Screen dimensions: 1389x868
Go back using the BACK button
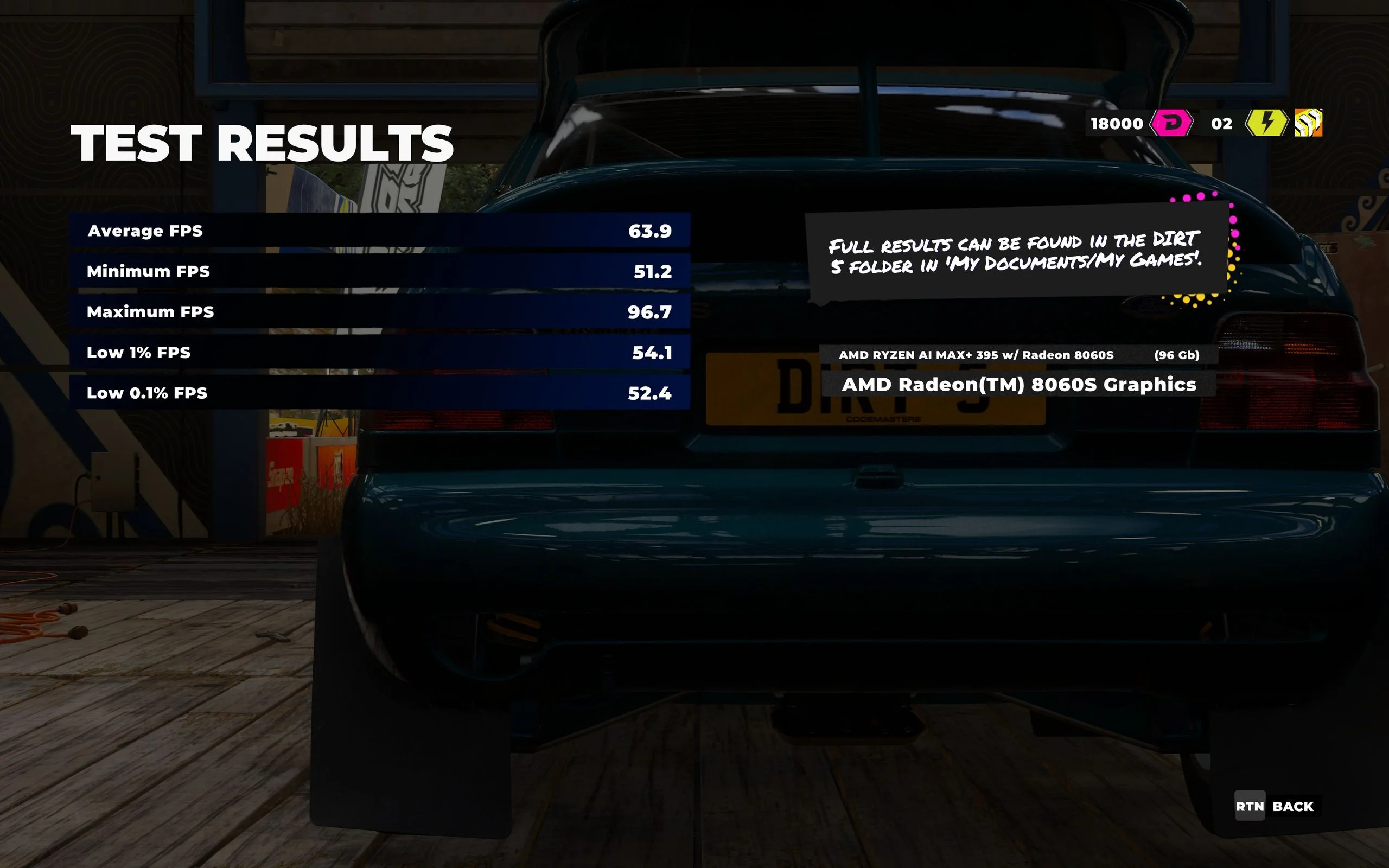[1278, 806]
